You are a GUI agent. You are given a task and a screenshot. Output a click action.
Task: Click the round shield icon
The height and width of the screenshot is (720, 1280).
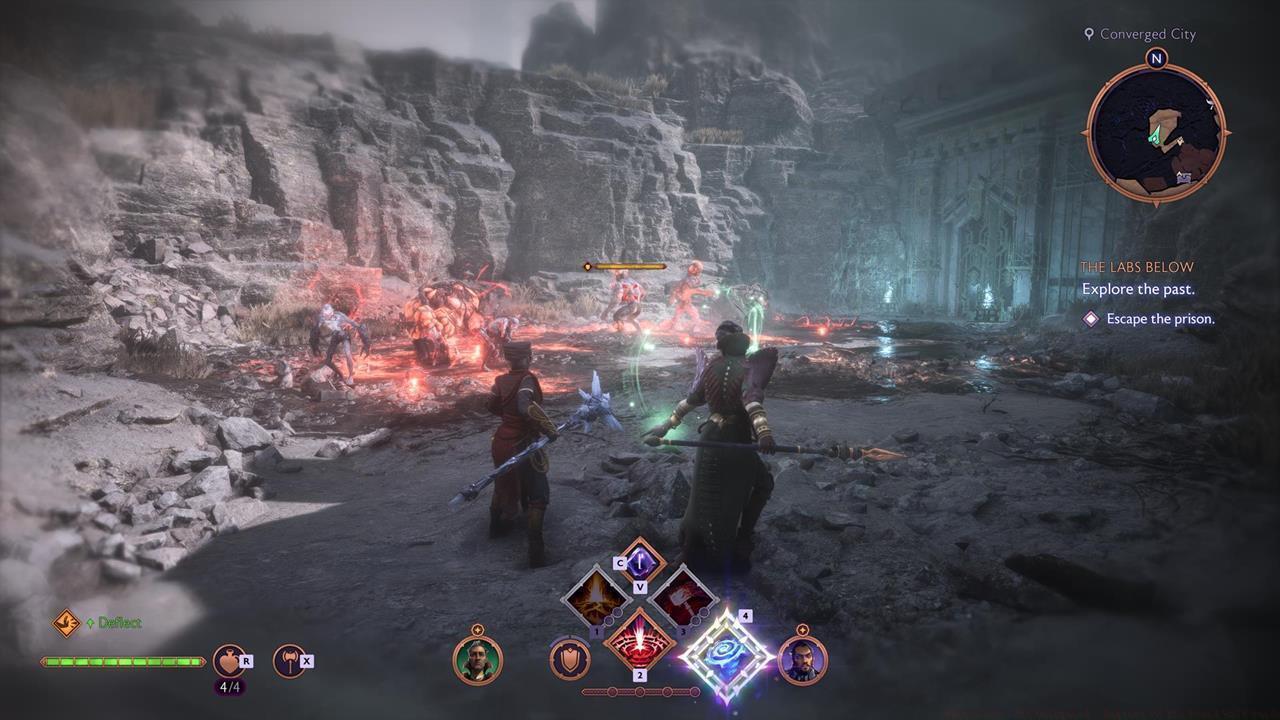click(568, 660)
